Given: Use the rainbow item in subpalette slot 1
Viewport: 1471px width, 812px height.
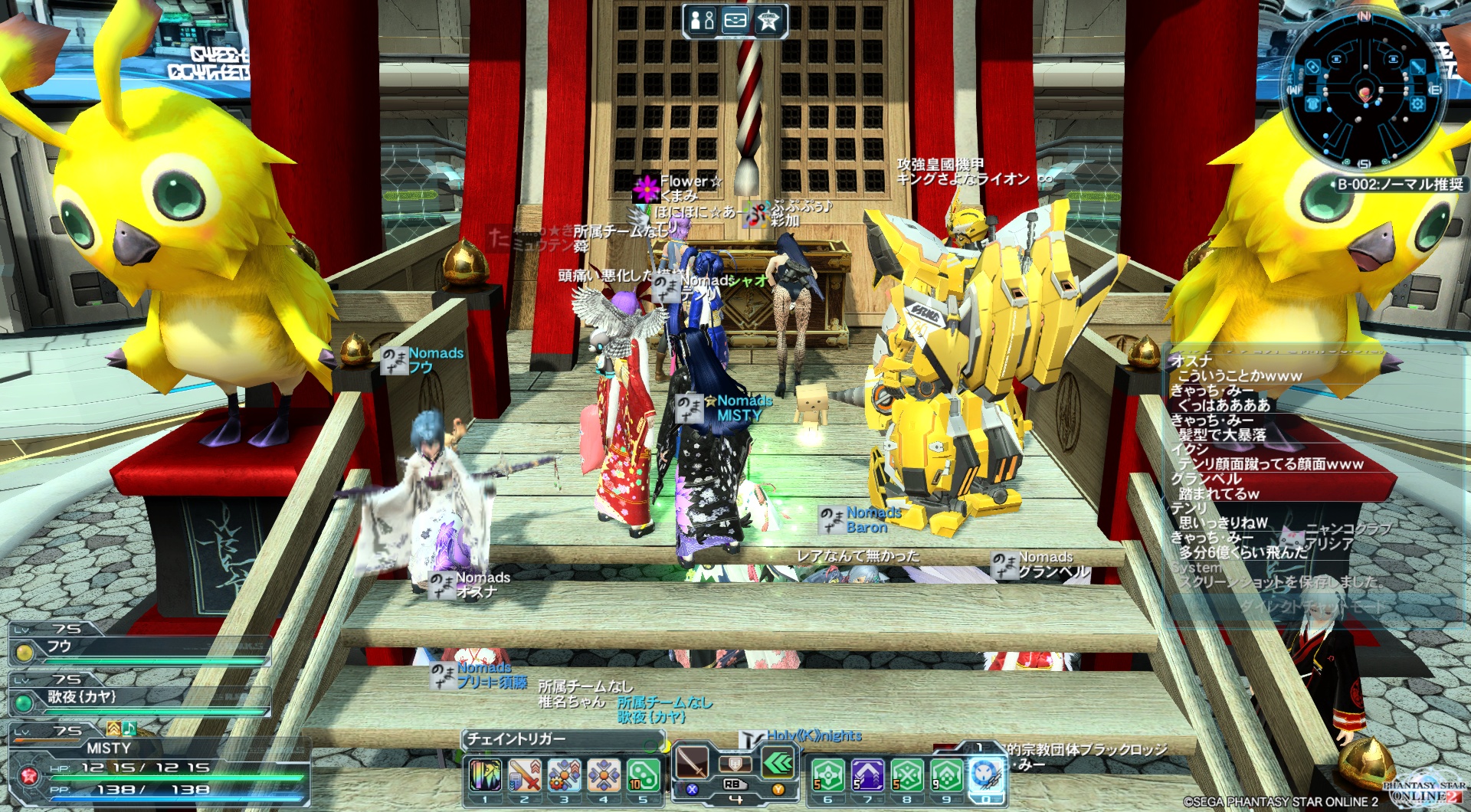Looking at the screenshot, I should click(x=485, y=775).
